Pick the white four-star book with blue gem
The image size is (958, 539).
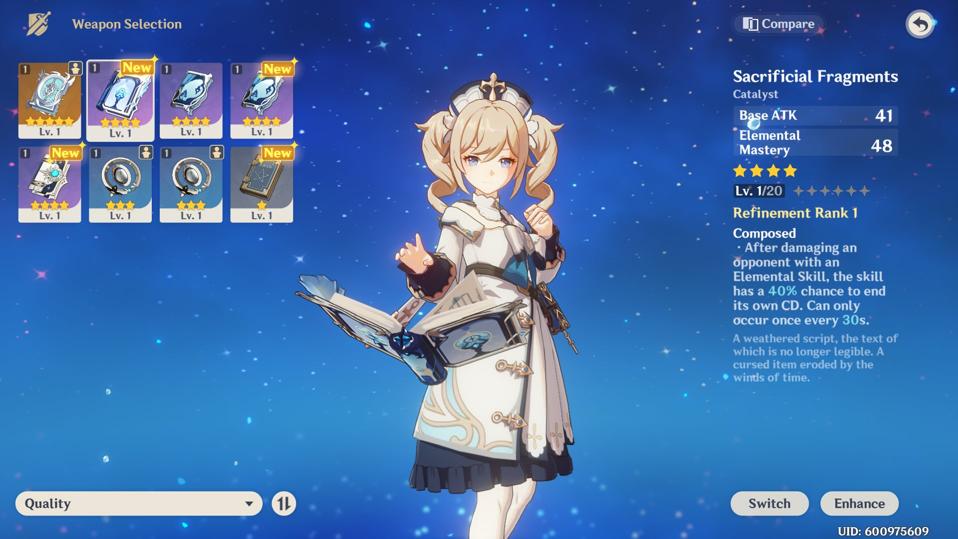[50, 183]
